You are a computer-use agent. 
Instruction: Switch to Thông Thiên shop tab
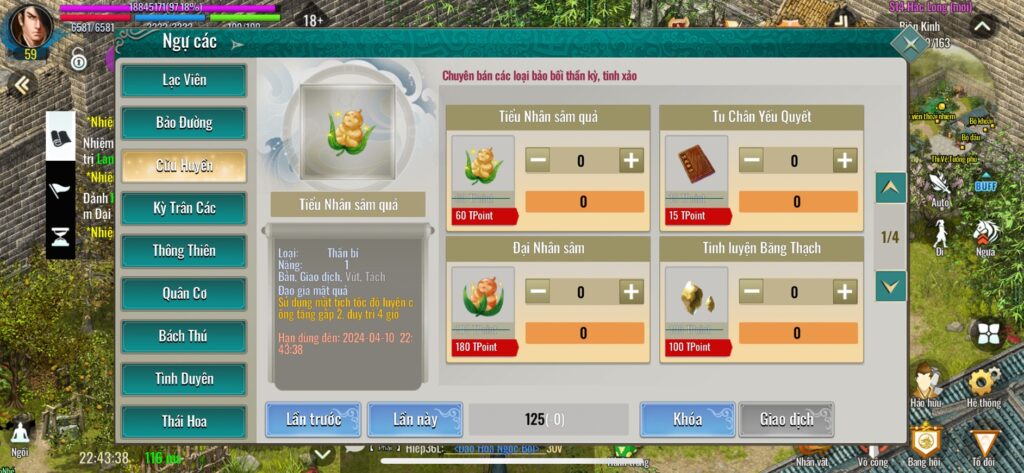coord(183,250)
